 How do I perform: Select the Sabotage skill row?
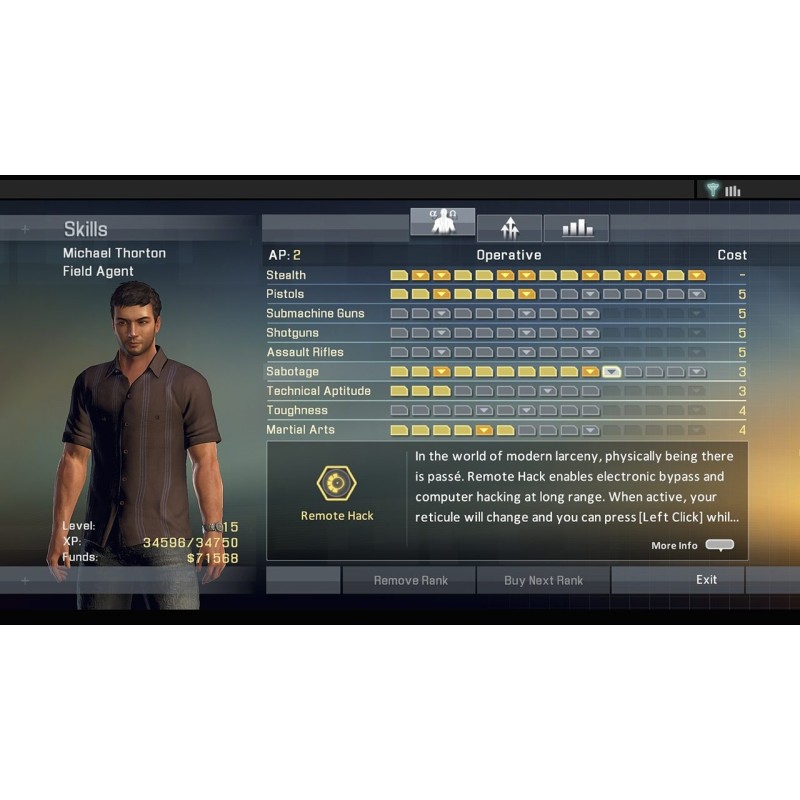coord(292,371)
